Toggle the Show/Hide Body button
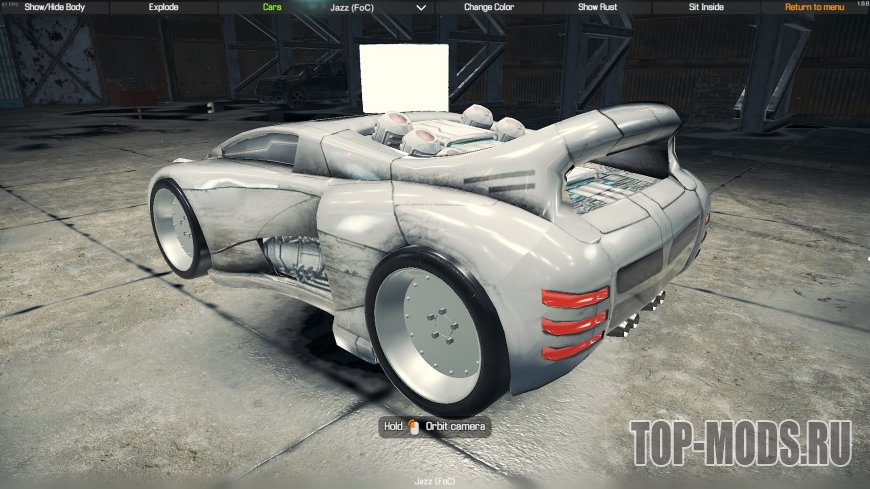Screen dimensions: 870x489 (x=54, y=7)
